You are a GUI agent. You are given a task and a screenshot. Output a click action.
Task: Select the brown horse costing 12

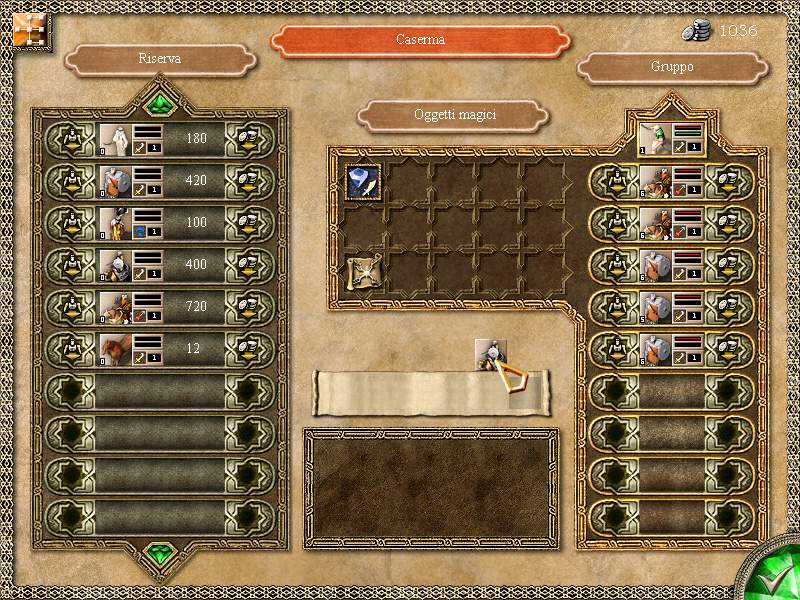click(x=113, y=350)
